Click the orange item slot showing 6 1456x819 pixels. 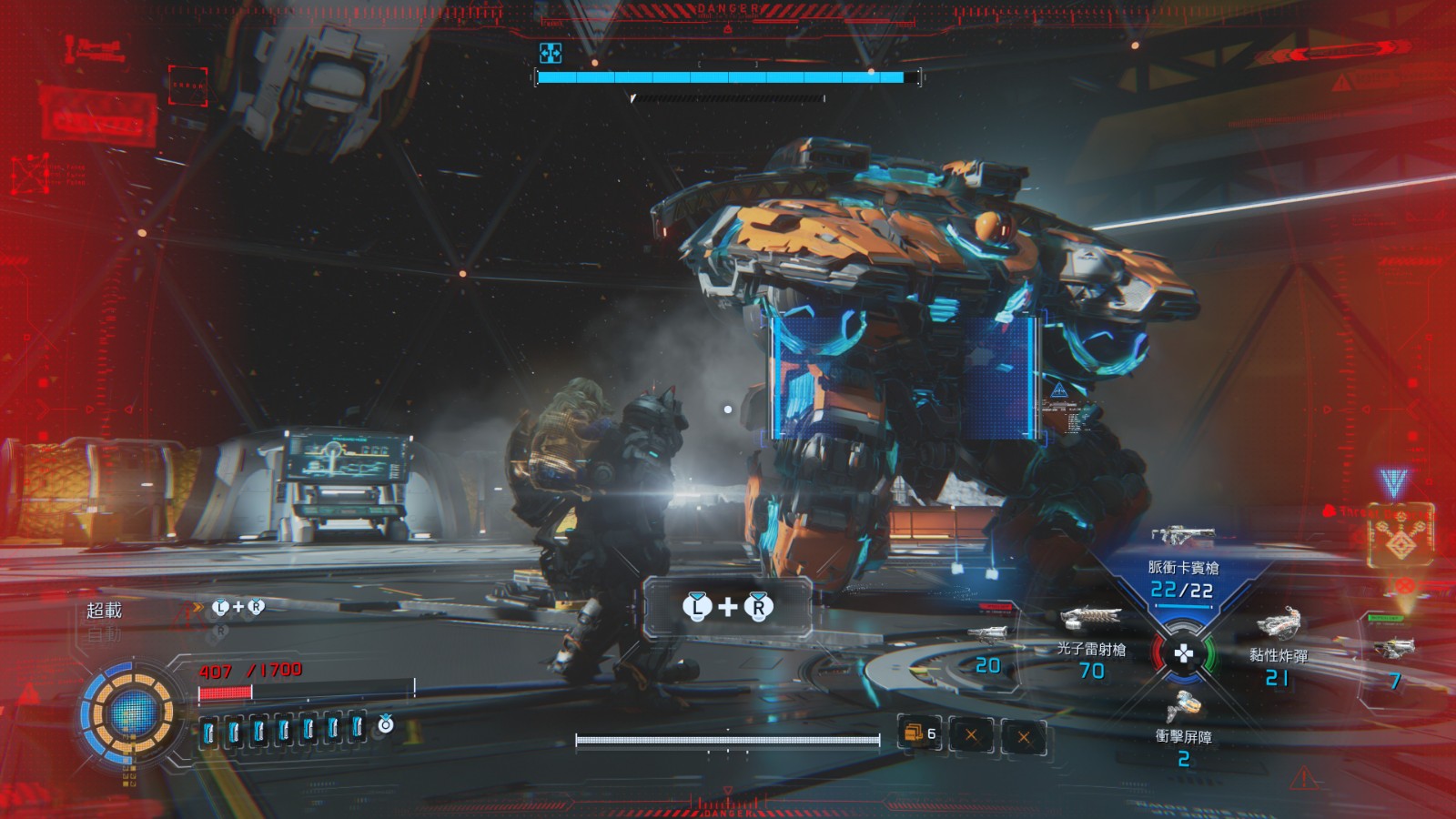[919, 733]
